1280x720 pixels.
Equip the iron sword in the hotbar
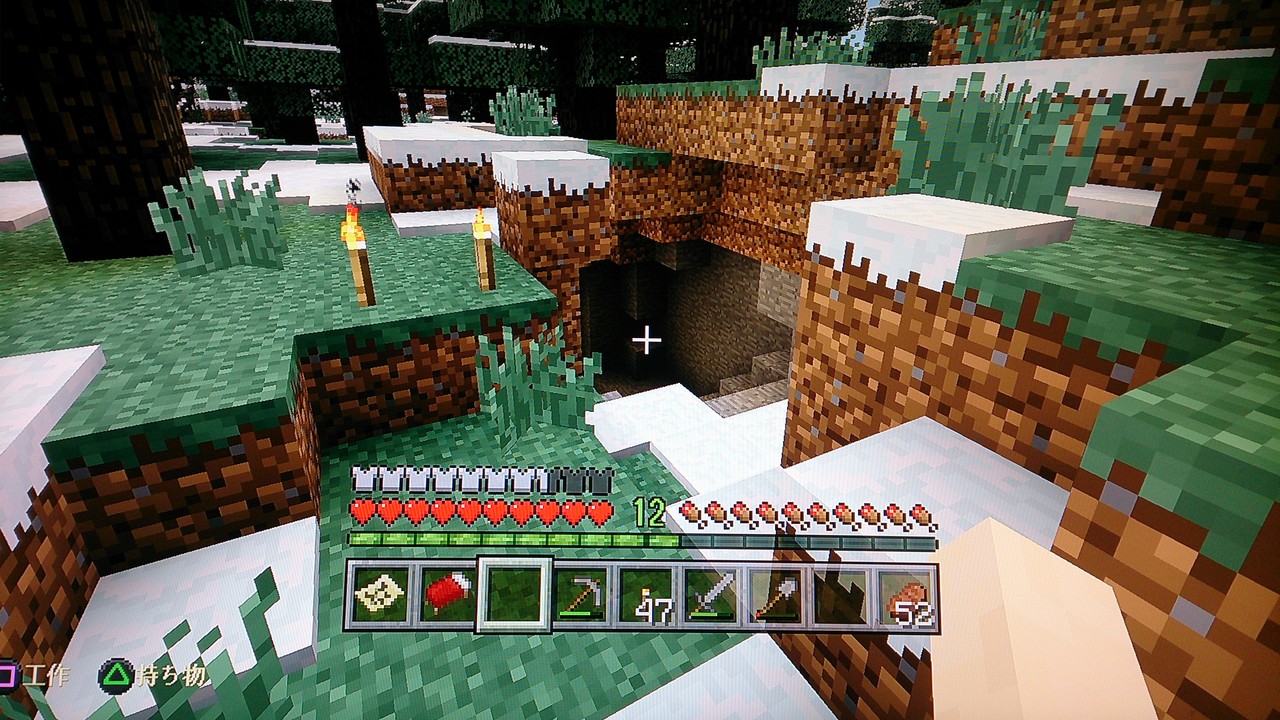pos(712,592)
